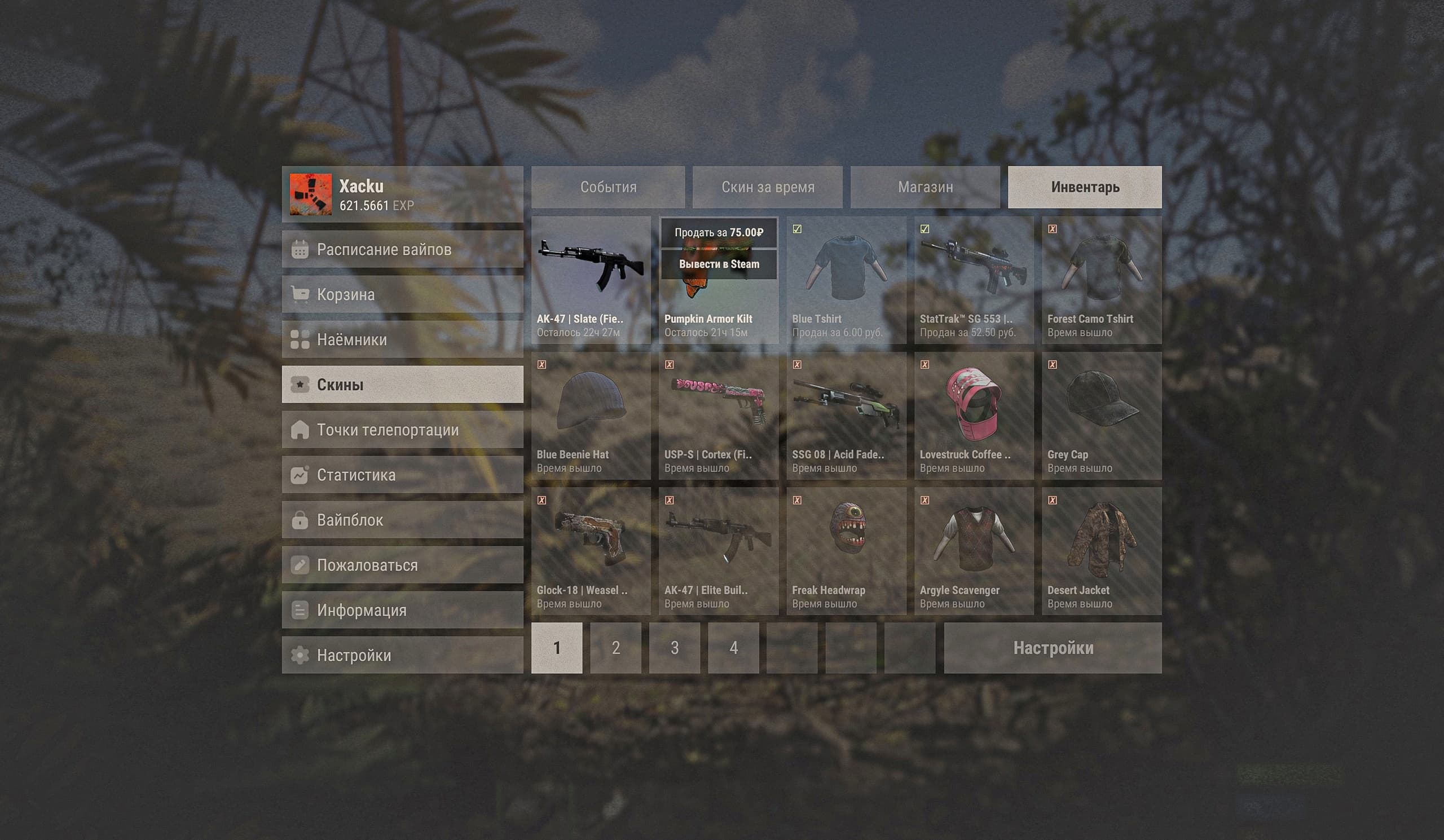Click the Пожаловаться pencil icon
The height and width of the screenshot is (840, 1444).
click(x=300, y=564)
